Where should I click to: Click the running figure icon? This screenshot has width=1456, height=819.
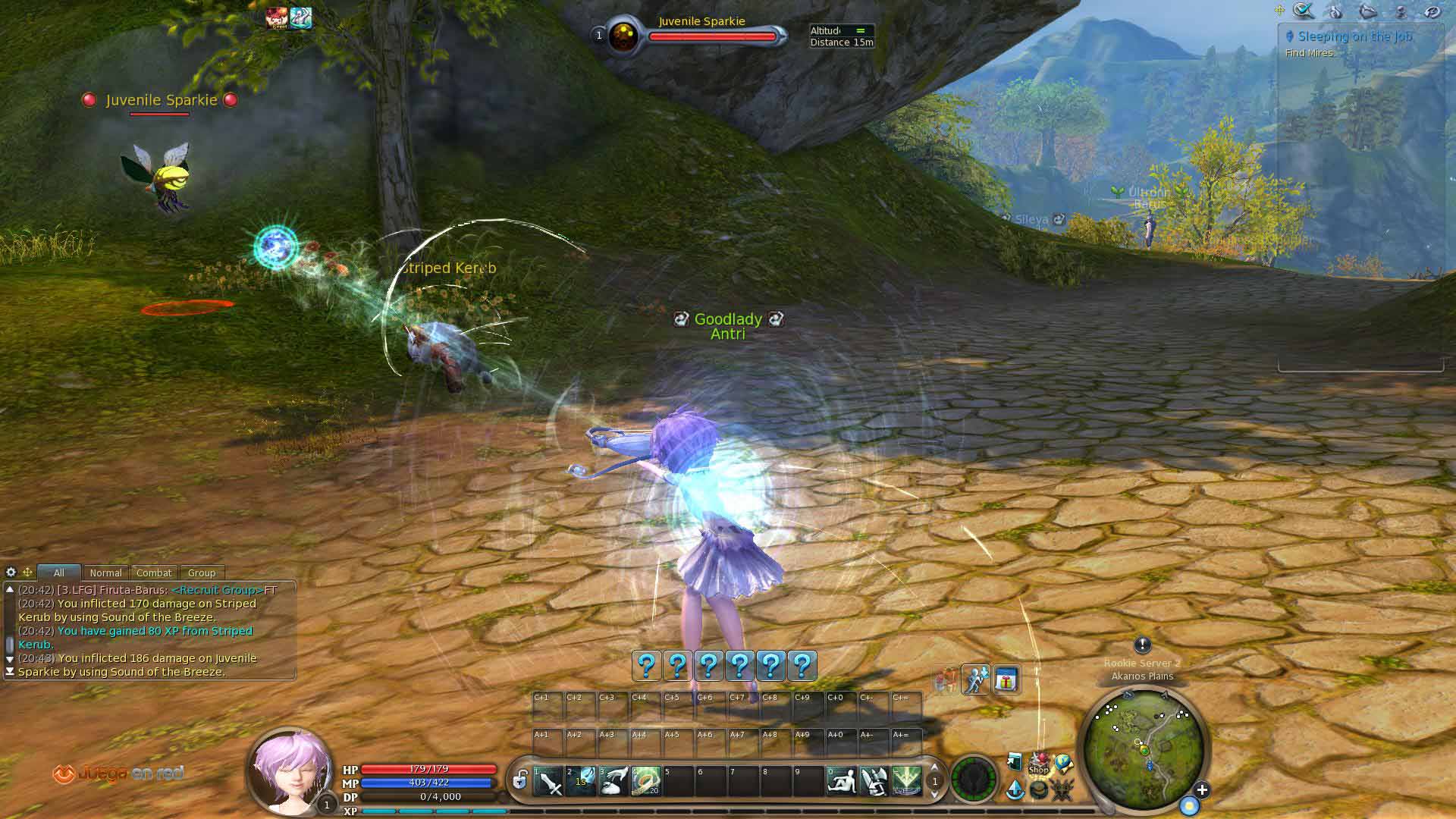pyautogui.click(x=975, y=680)
